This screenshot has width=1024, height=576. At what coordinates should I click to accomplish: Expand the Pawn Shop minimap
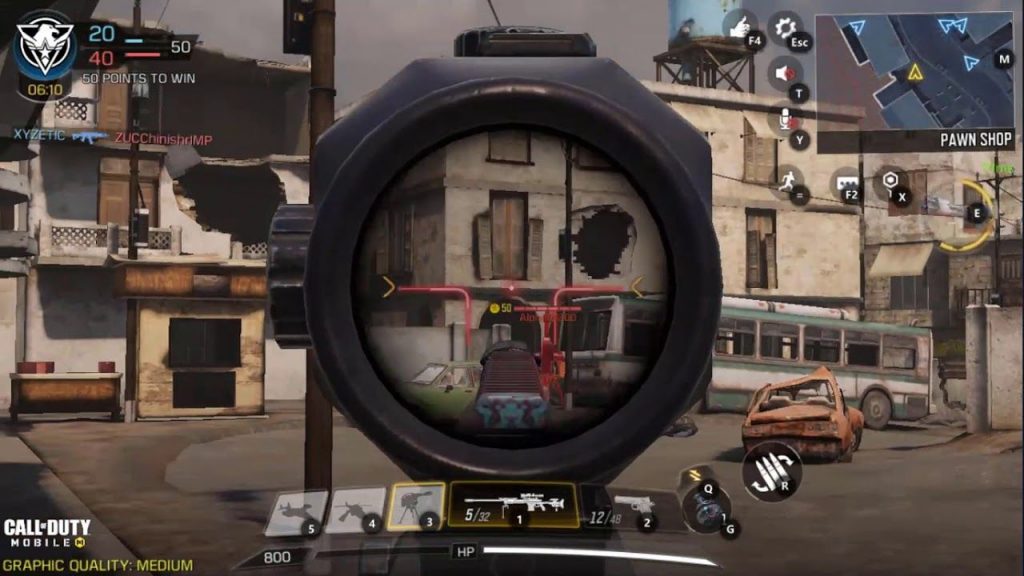(915, 72)
